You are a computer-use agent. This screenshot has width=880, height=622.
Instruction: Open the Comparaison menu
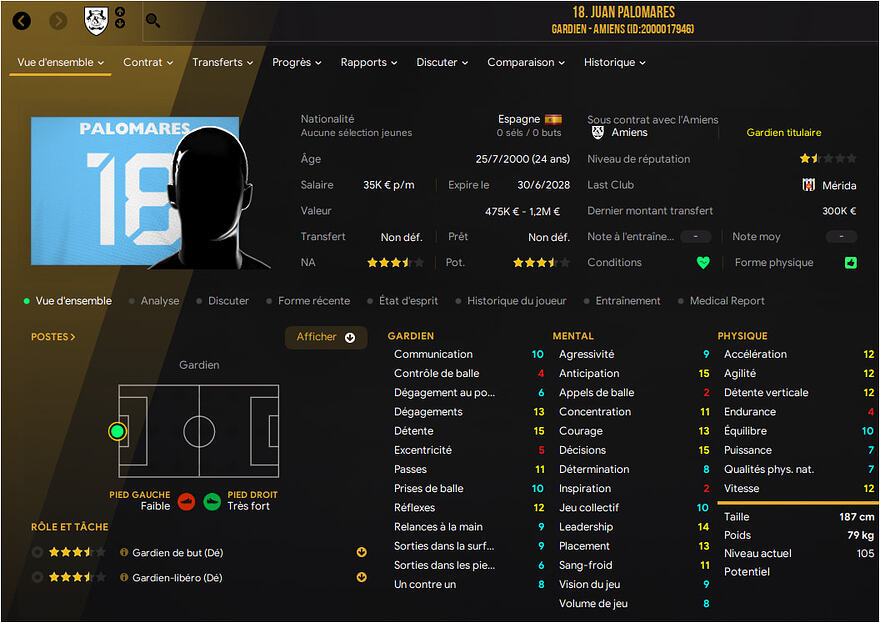tap(526, 62)
